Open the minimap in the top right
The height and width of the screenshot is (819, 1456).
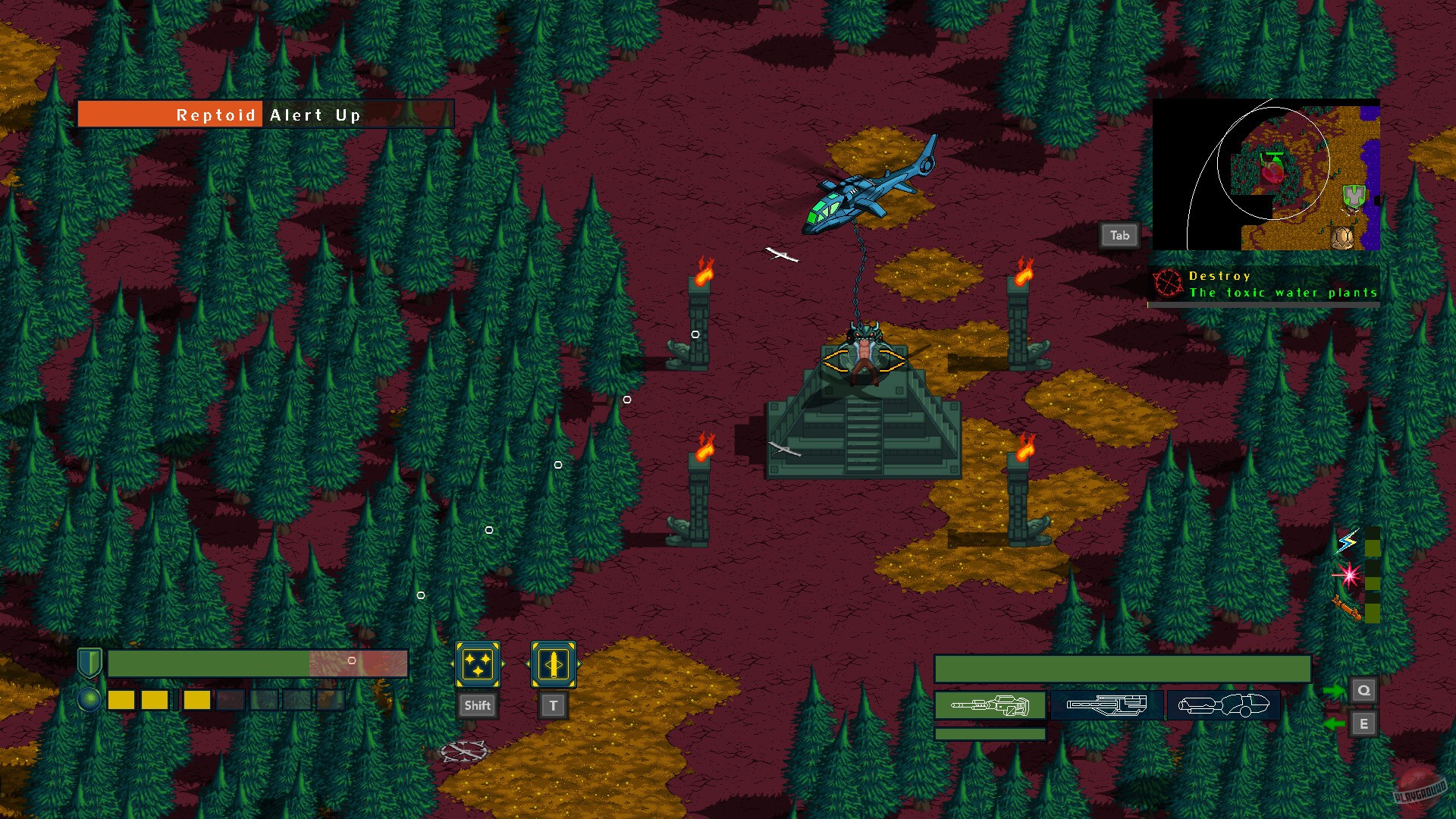[x=1266, y=174]
